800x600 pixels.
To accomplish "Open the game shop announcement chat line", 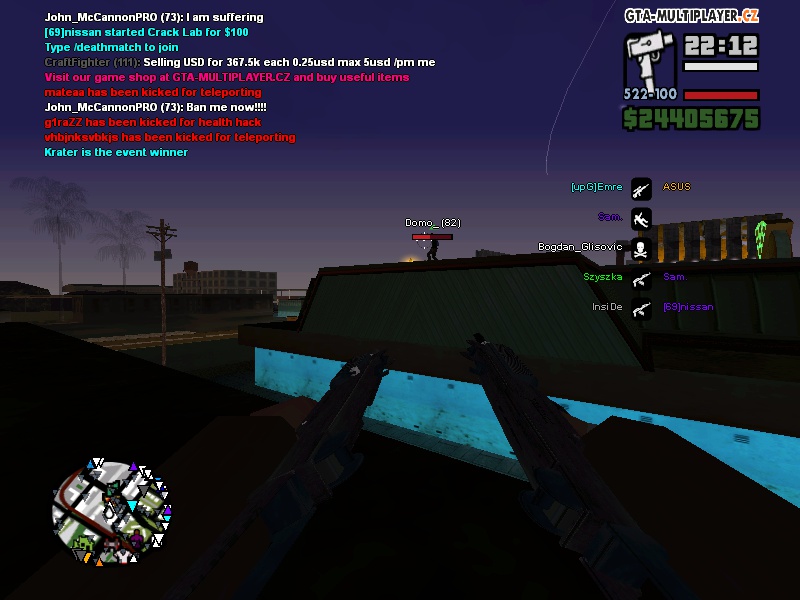I will pyautogui.click(x=226, y=77).
